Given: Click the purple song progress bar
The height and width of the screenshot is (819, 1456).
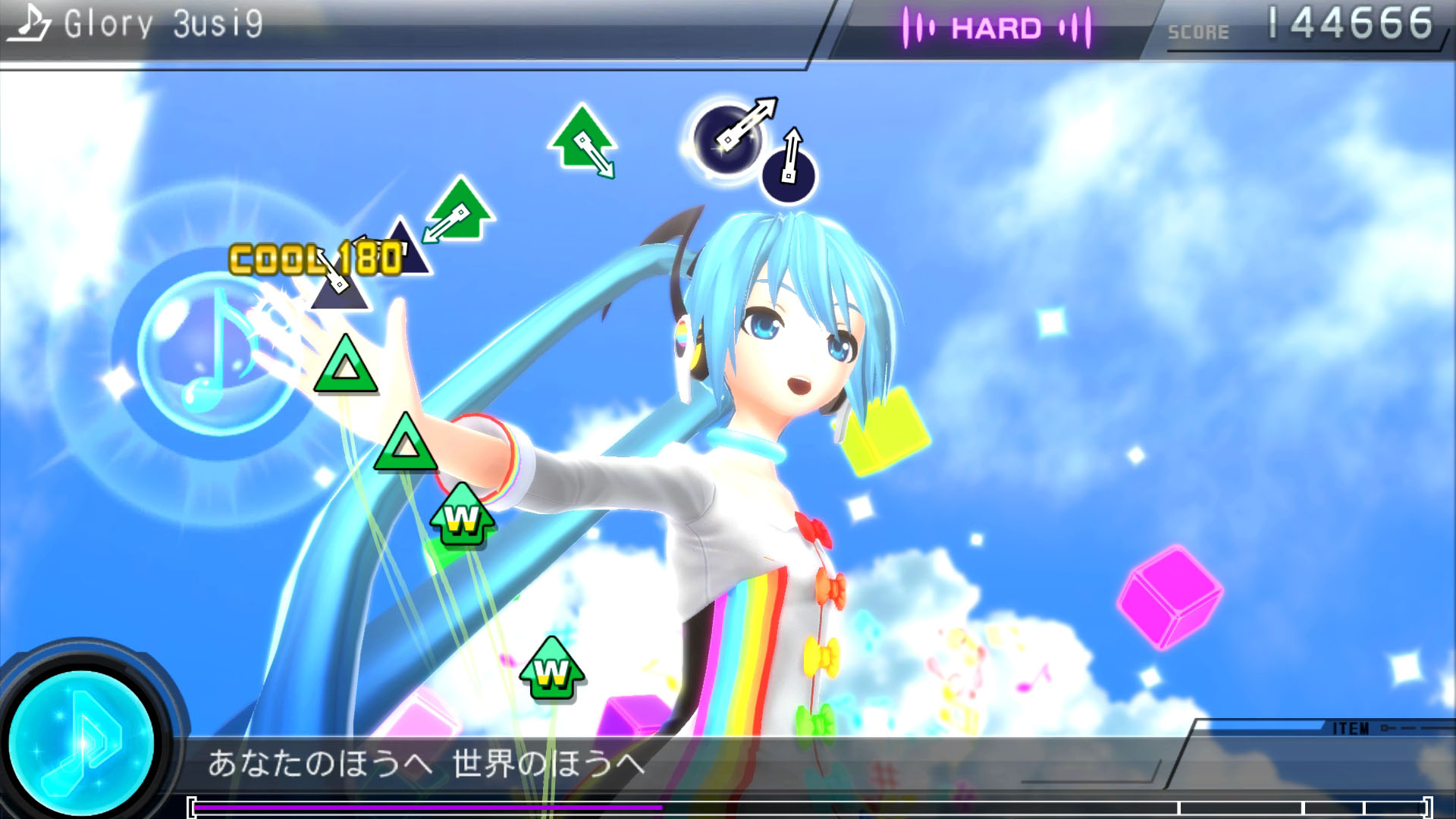Looking at the screenshot, I should [x=428, y=808].
